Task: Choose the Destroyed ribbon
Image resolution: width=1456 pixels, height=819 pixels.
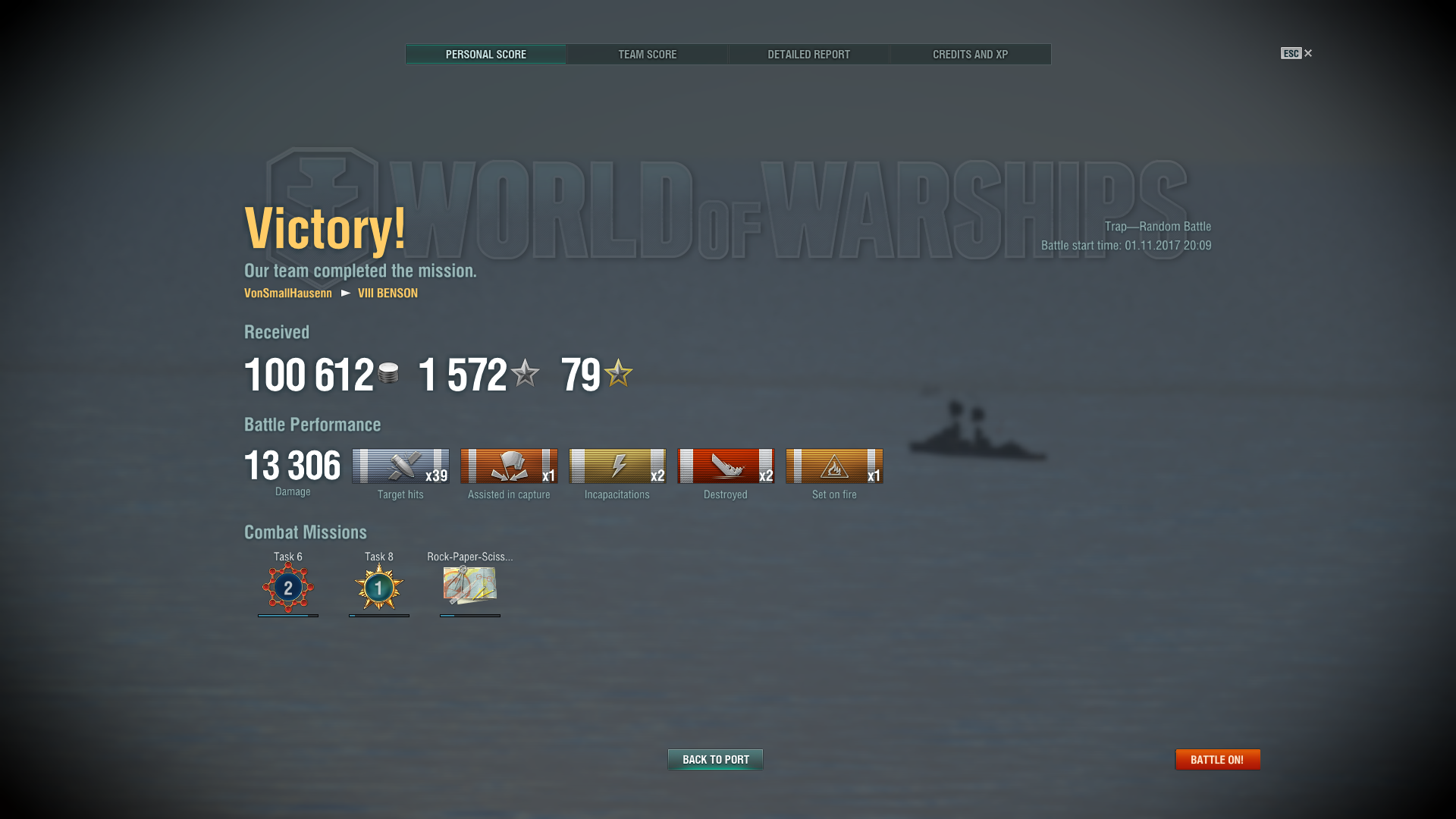Action: click(726, 466)
